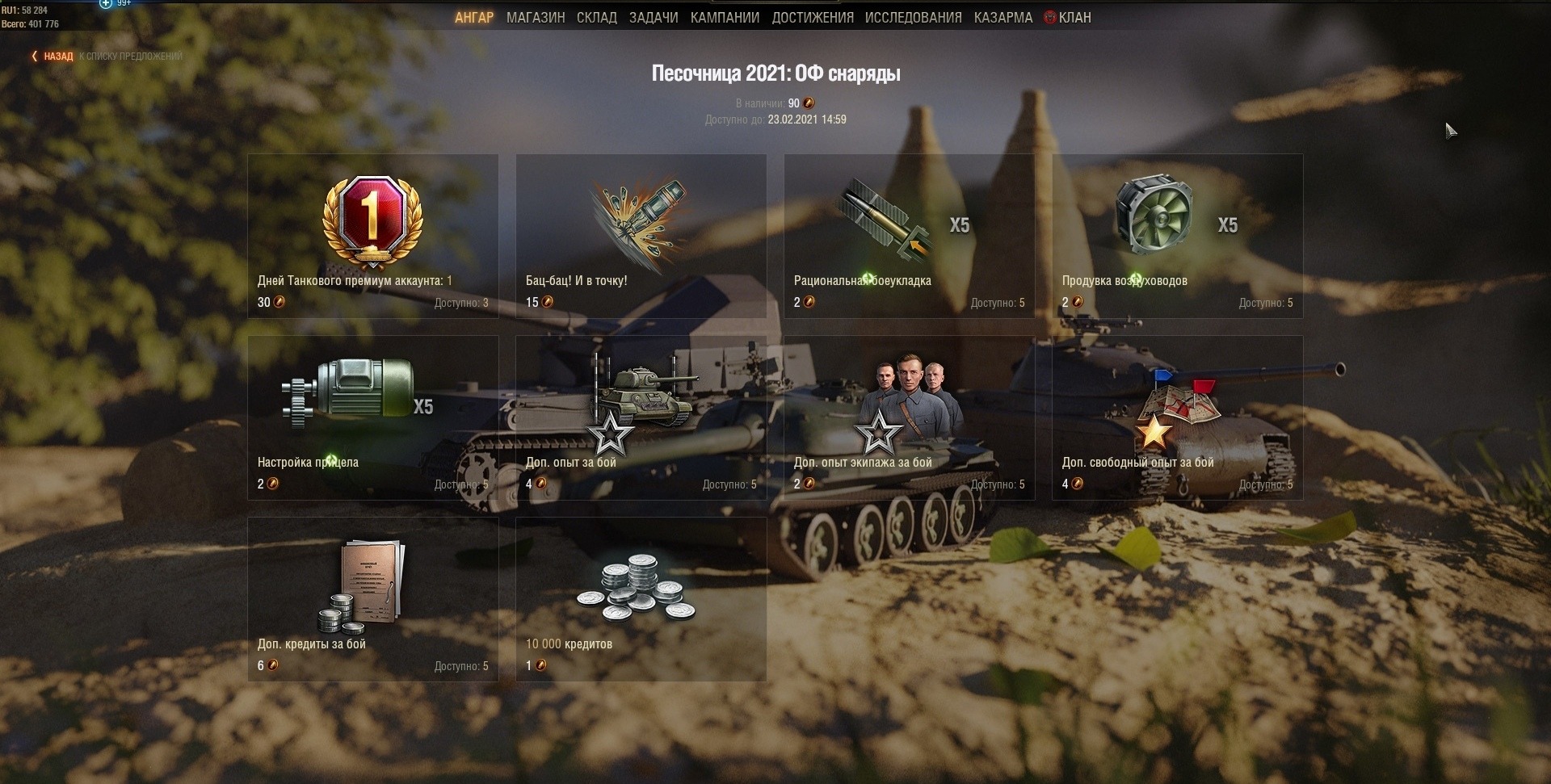Open the АНГАР tab
1551x784 pixels.
pos(473,18)
